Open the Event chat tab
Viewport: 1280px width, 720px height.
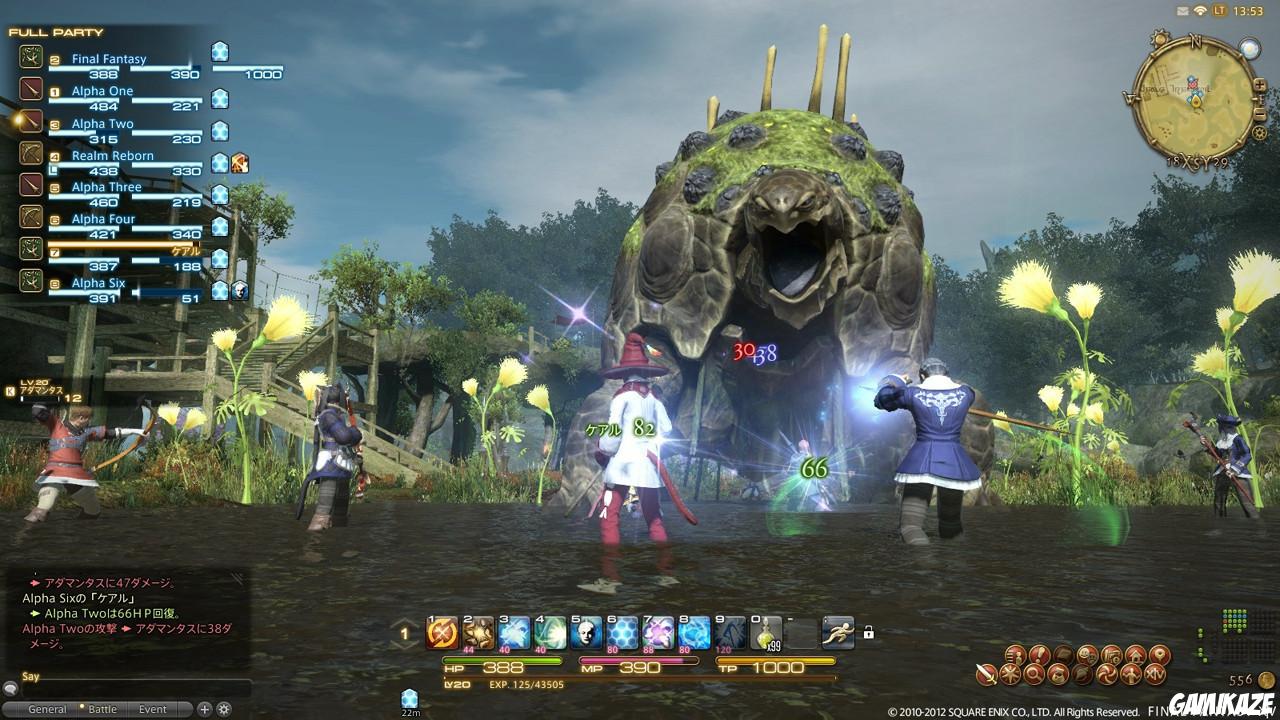pos(152,708)
